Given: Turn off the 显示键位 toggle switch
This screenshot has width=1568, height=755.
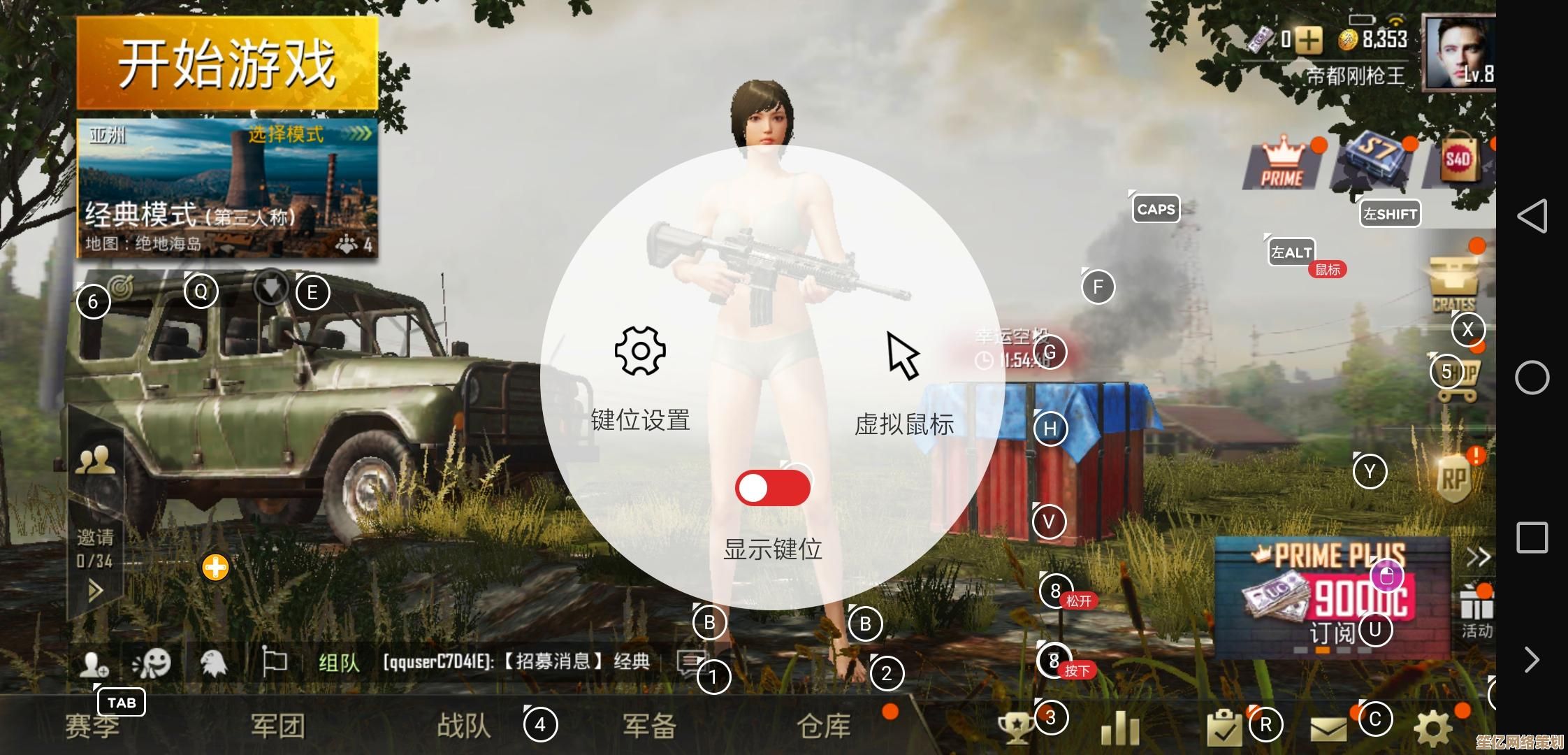Looking at the screenshot, I should (774, 487).
